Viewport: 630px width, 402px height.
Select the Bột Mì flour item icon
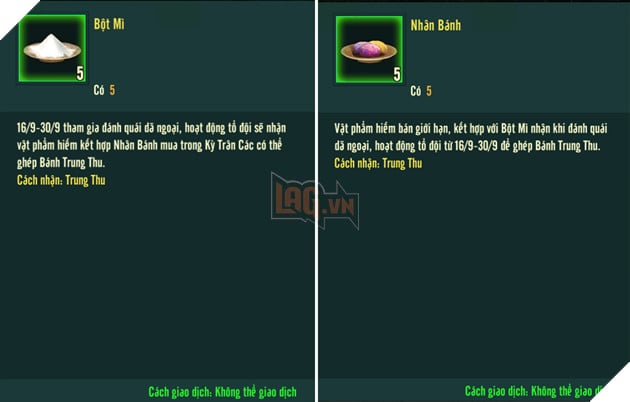pos(52,48)
